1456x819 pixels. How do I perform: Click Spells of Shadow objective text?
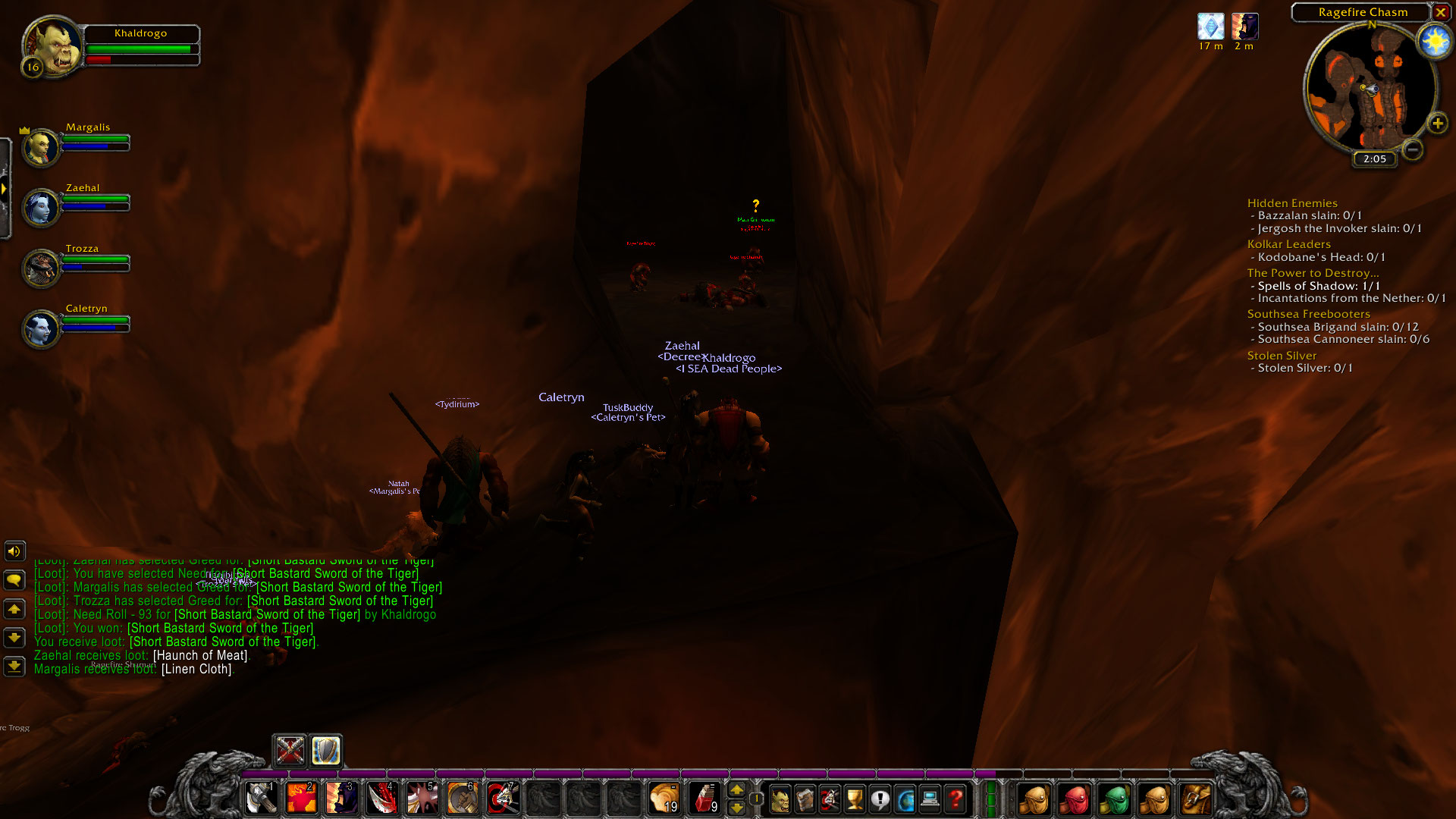[x=1315, y=286]
